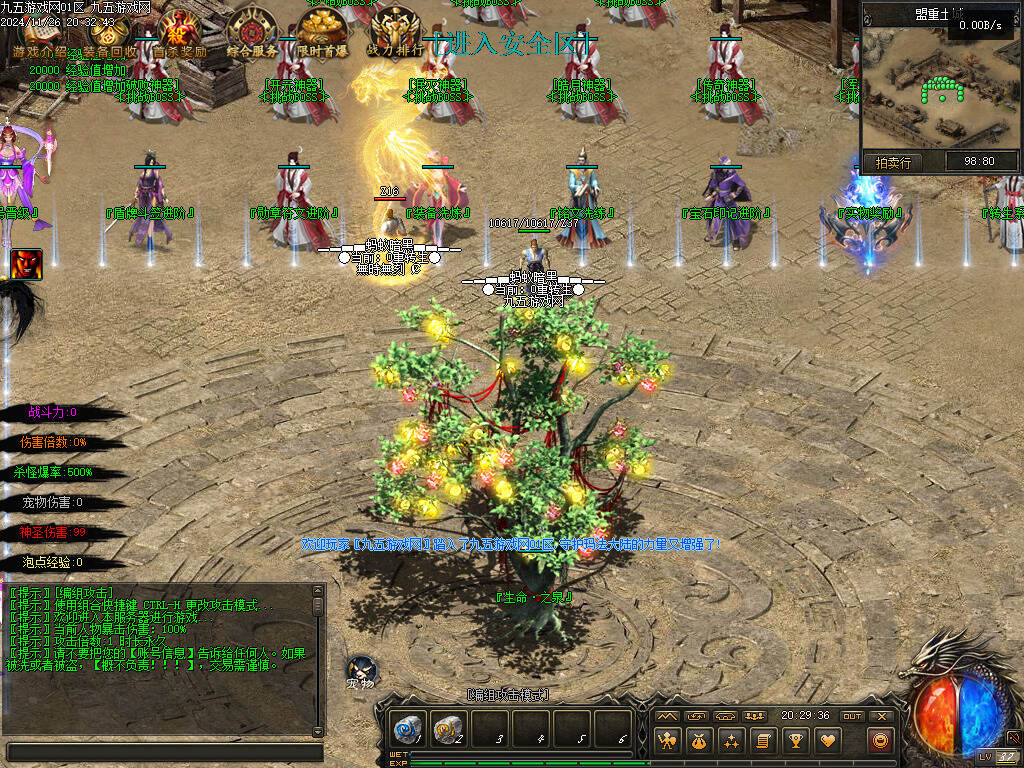Use the blue scroll in hotbar slot 1
Image resolution: width=1024 pixels, height=768 pixels.
[408, 729]
